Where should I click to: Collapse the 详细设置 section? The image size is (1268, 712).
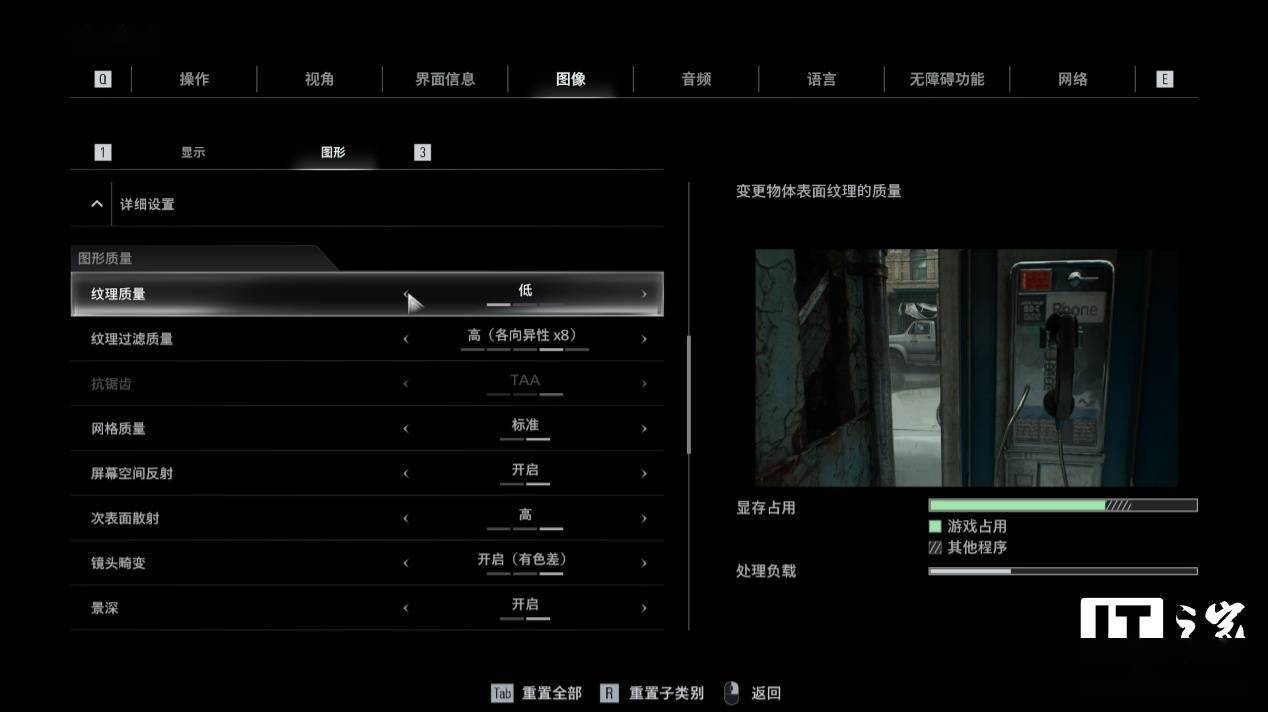click(97, 204)
